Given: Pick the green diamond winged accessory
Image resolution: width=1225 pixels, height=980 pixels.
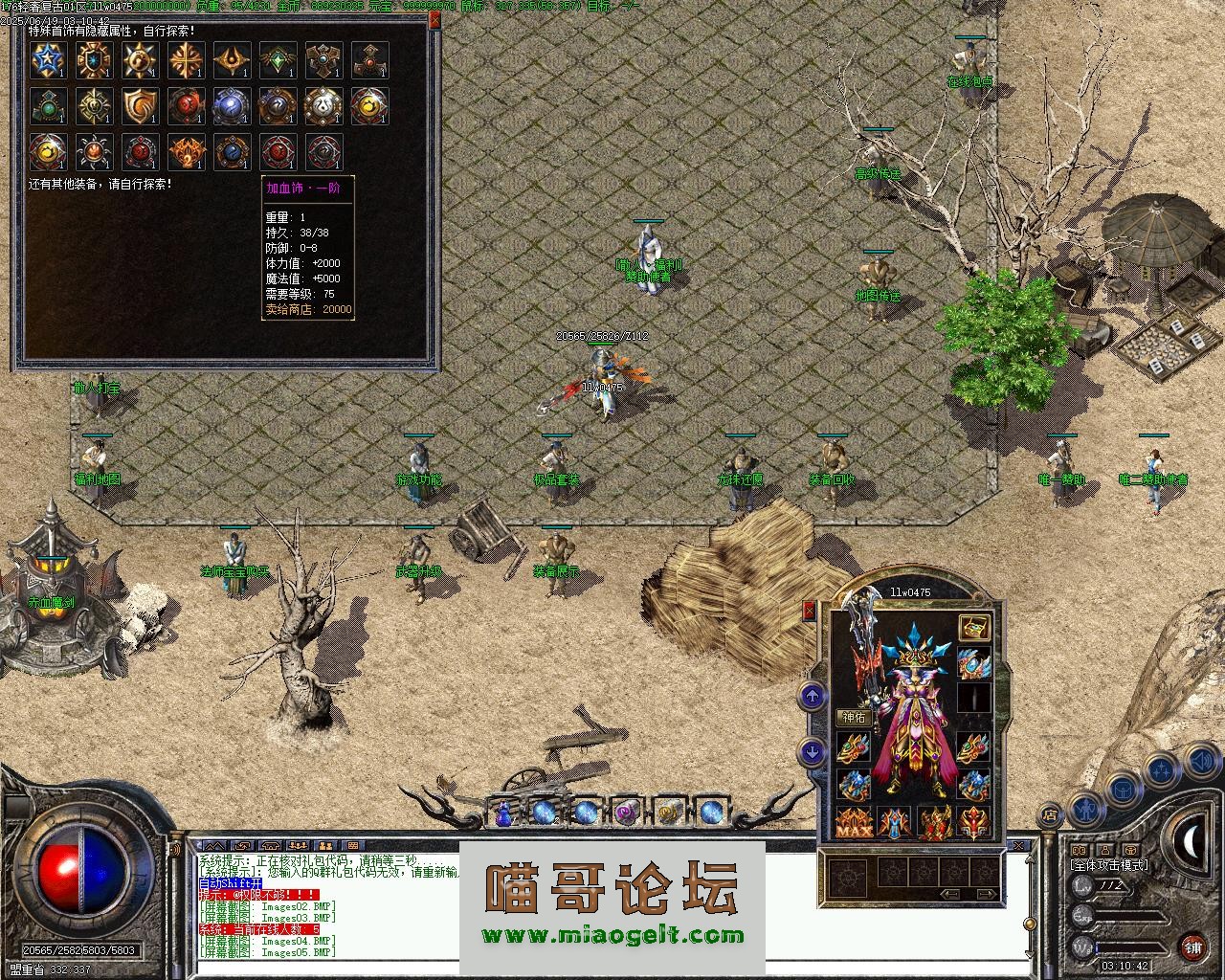Looking at the screenshot, I should tap(278, 60).
